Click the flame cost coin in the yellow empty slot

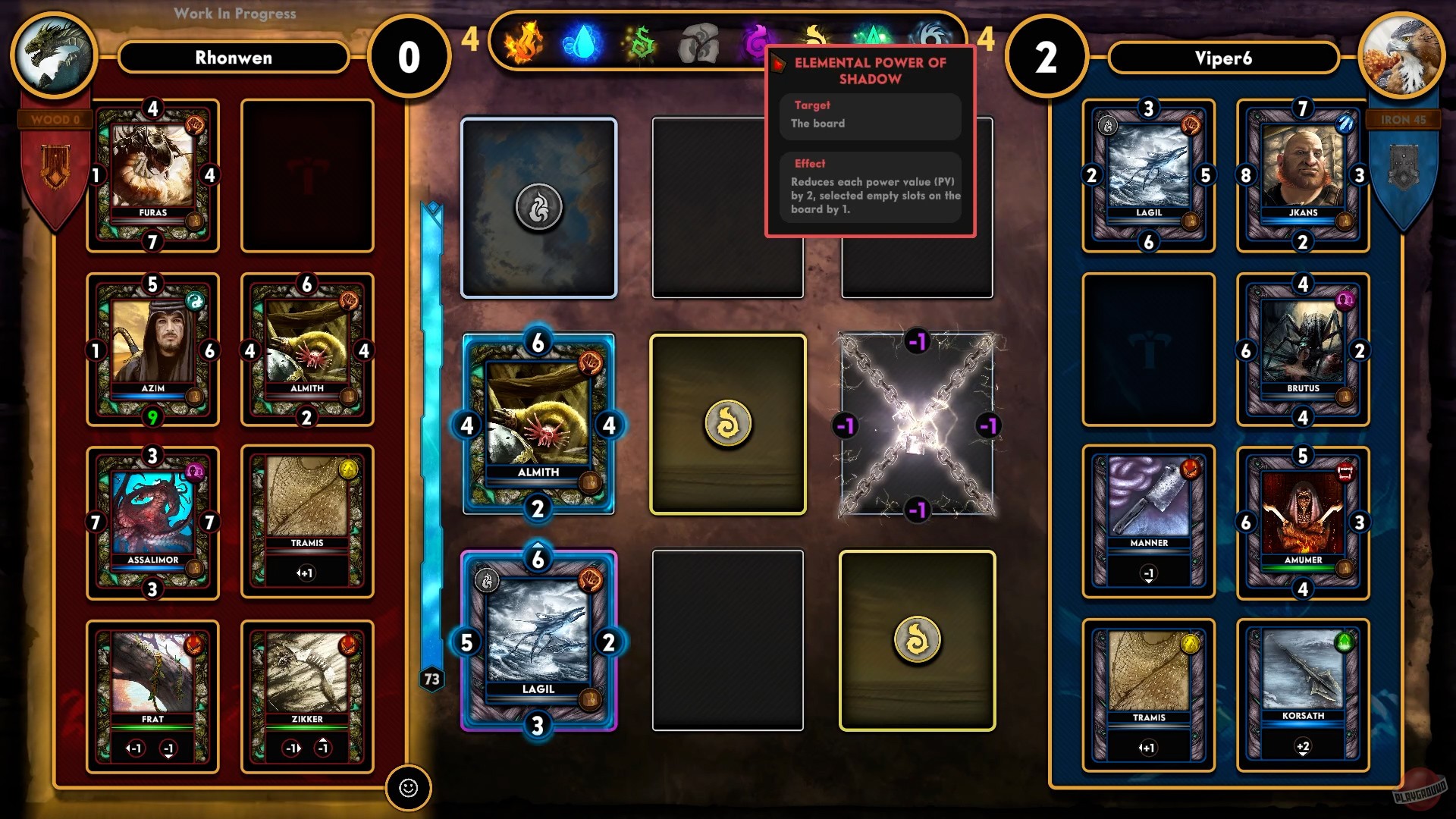(x=726, y=423)
